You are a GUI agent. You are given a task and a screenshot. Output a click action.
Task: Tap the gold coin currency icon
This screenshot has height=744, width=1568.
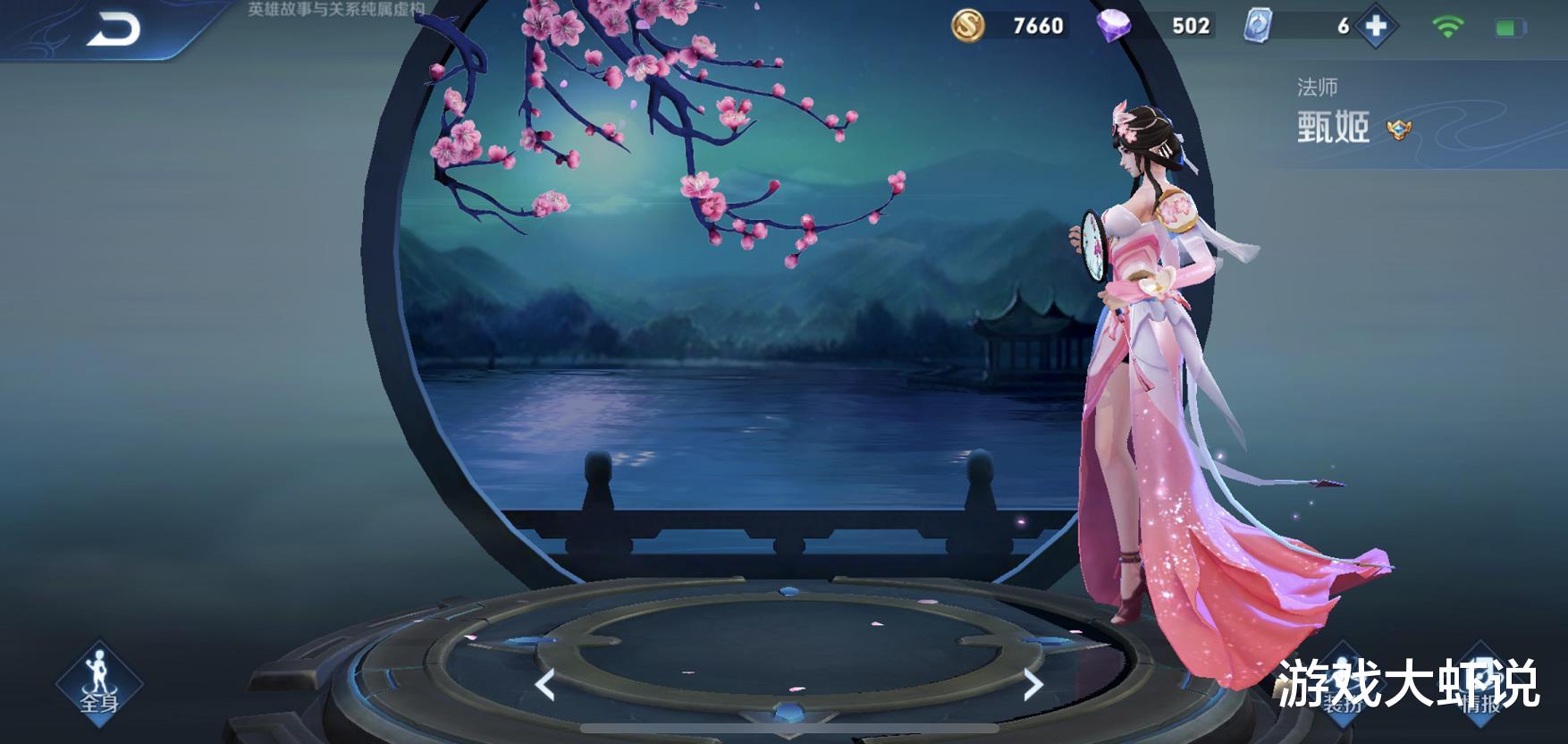tap(967, 23)
